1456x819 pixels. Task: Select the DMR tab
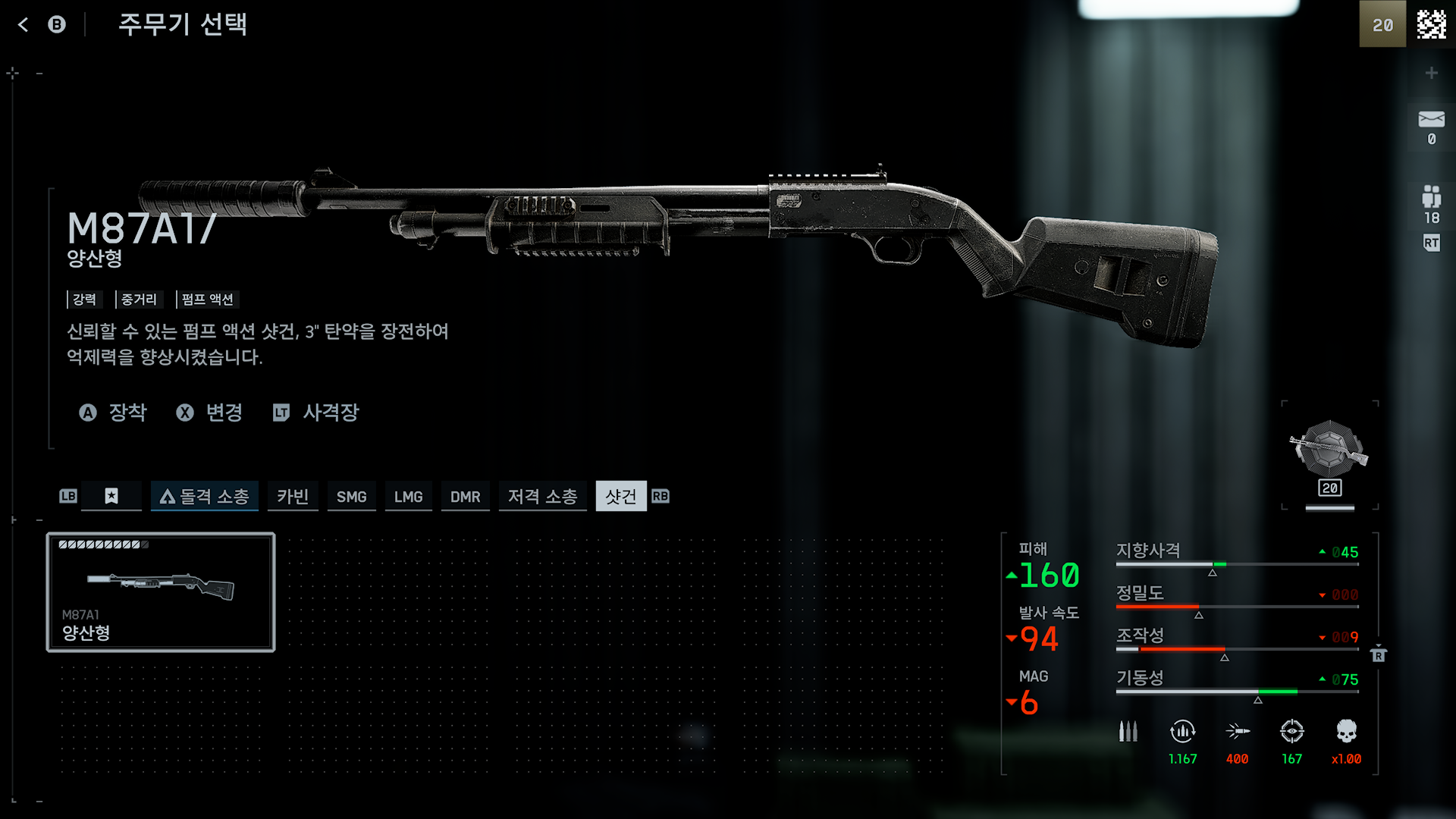tap(465, 496)
